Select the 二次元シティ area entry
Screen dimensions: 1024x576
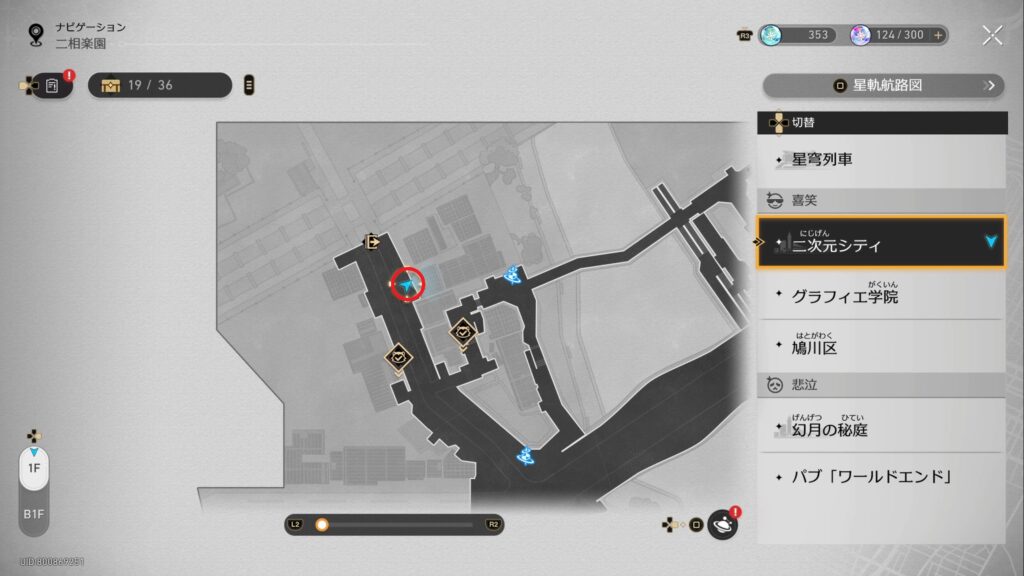coord(880,243)
